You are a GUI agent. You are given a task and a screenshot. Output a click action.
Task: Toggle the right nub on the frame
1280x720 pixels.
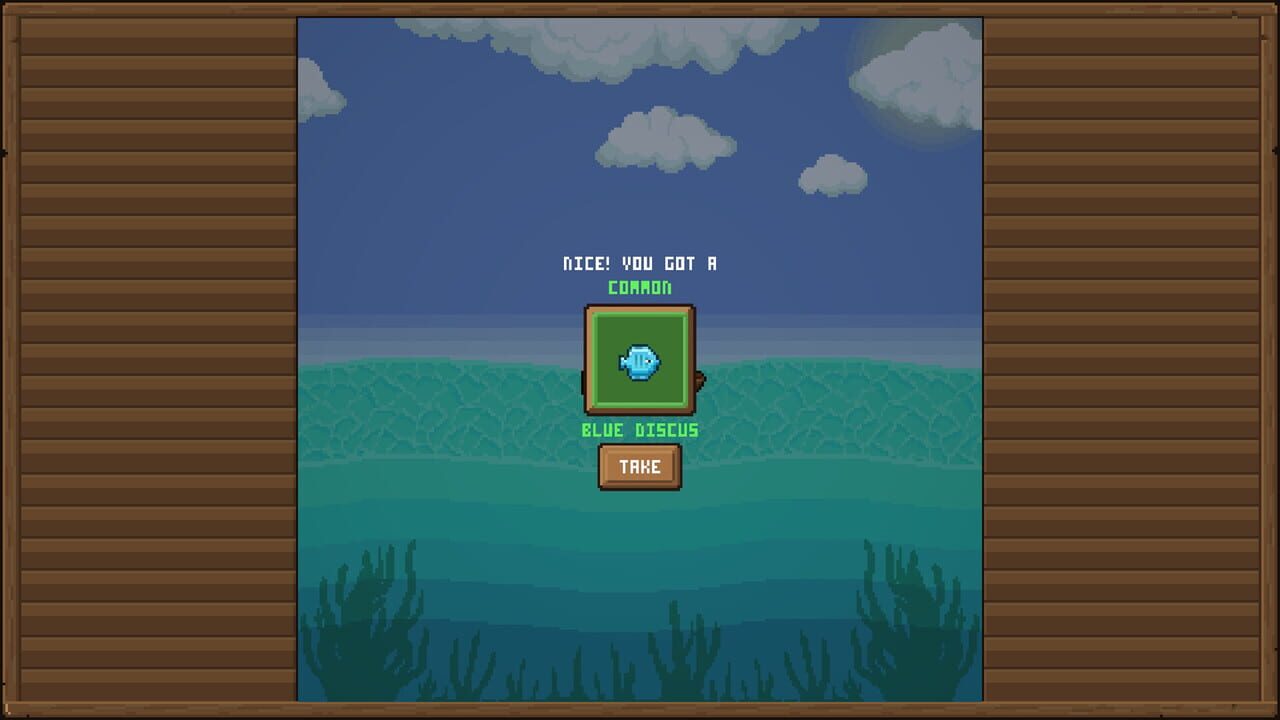click(x=698, y=380)
